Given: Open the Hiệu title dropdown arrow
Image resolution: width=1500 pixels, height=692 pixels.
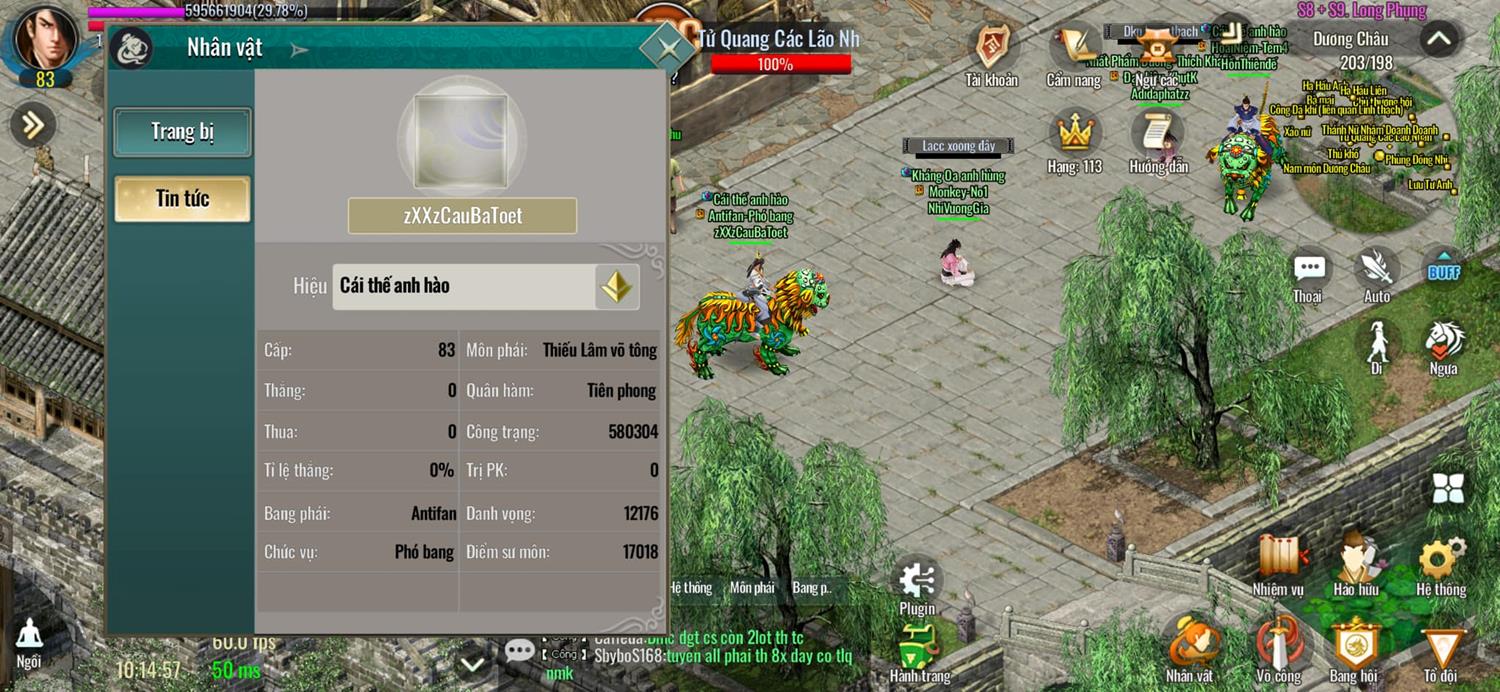Looking at the screenshot, I should tap(616, 287).
